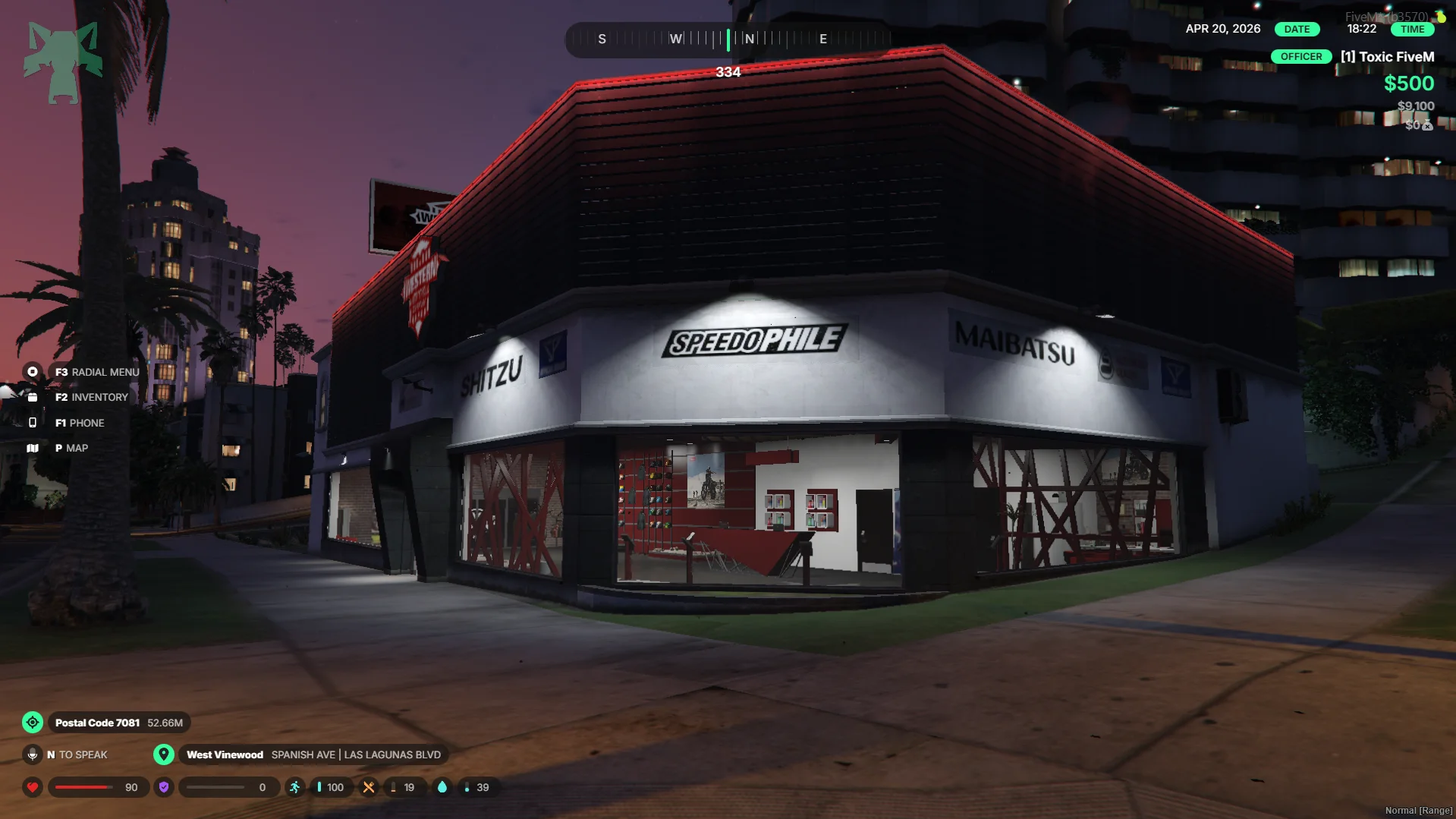Click the compass heading bar
Screen dimensions: 1456x819
tap(728, 39)
